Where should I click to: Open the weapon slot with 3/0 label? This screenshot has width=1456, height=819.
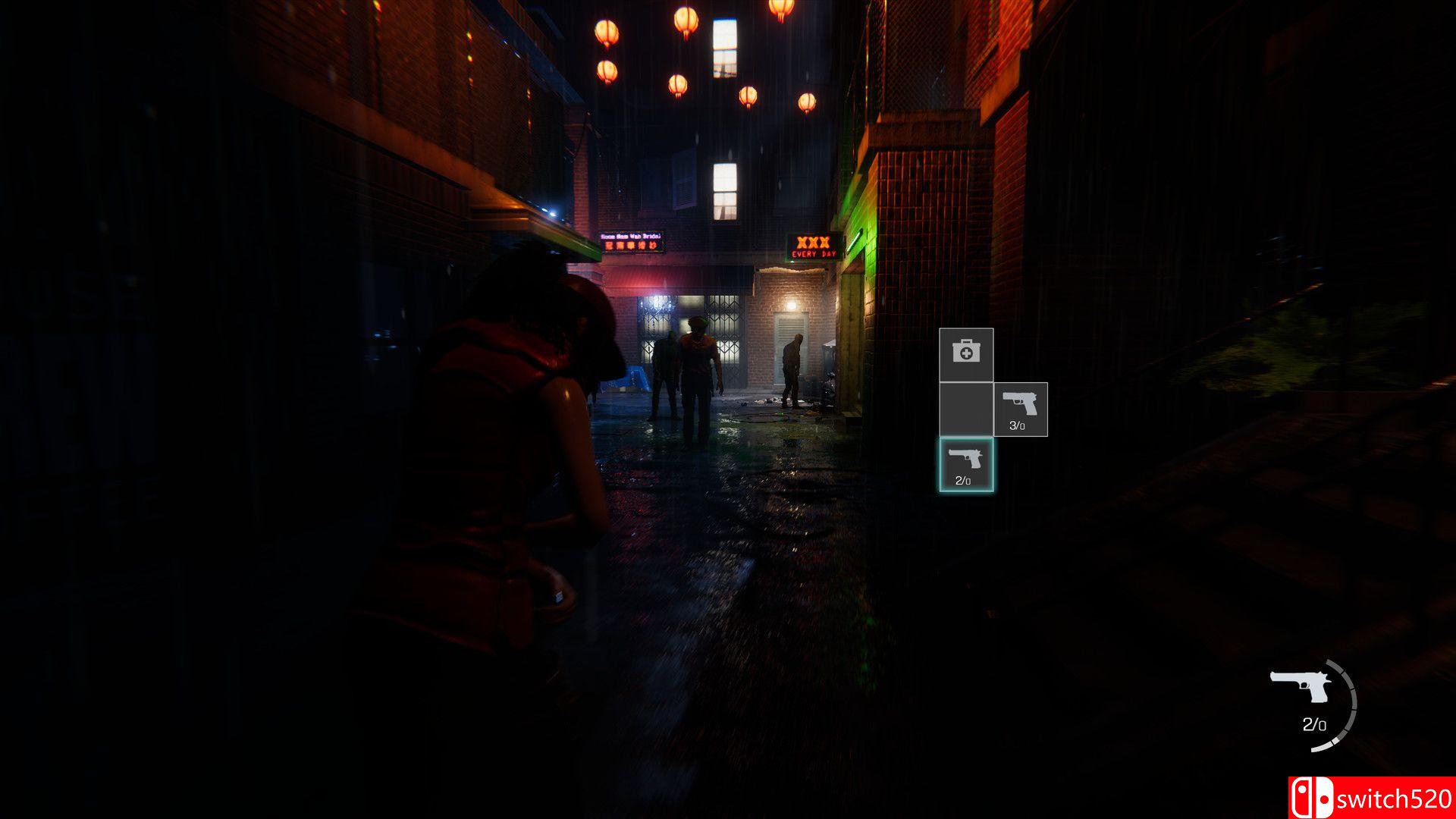coord(1021,409)
